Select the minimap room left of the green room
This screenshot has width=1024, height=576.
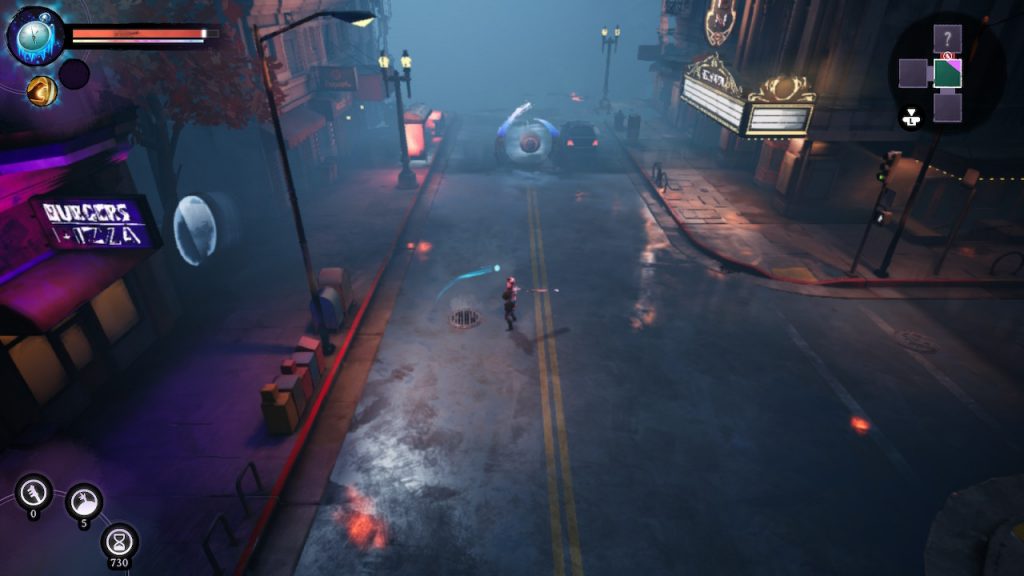913,73
